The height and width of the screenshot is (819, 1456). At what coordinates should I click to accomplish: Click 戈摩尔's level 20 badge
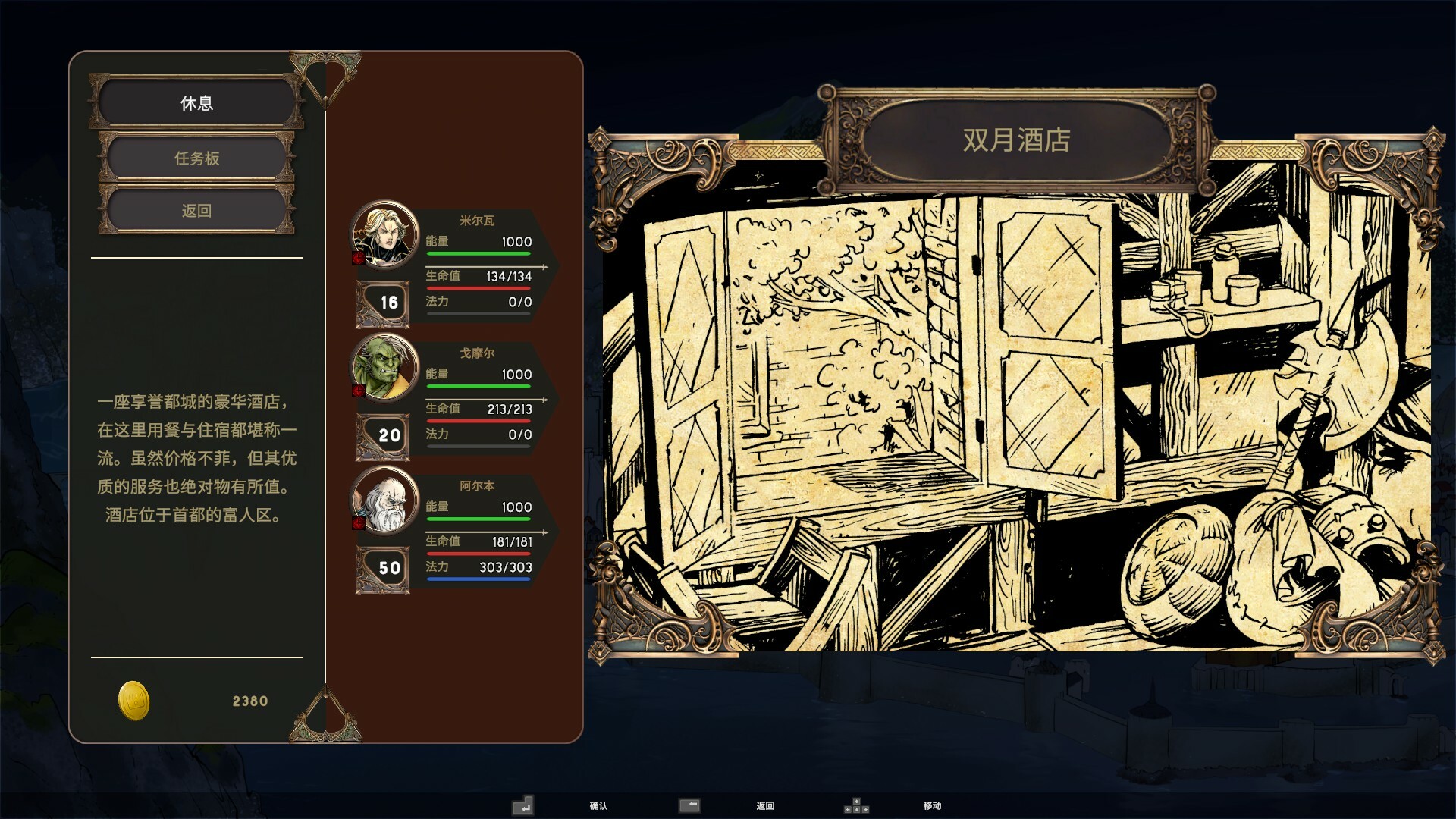pyautogui.click(x=382, y=435)
